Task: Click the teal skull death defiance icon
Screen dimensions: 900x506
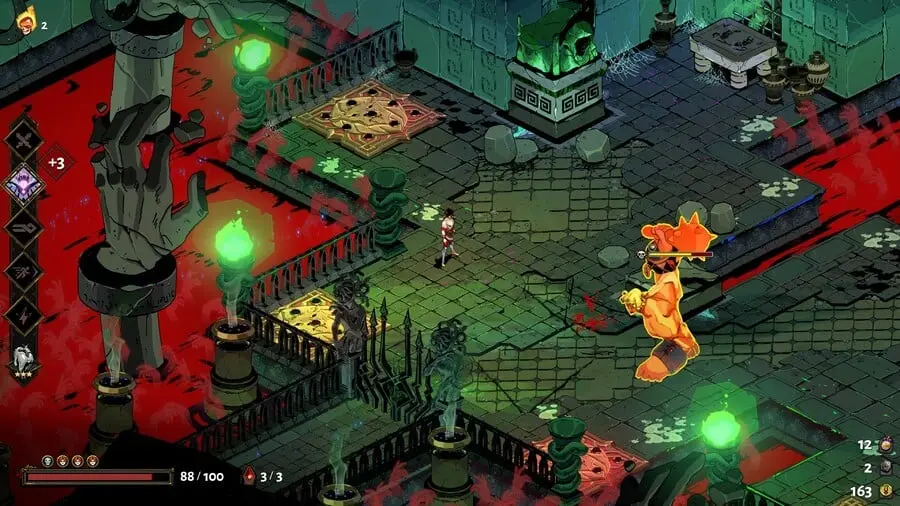Action: tap(46, 461)
